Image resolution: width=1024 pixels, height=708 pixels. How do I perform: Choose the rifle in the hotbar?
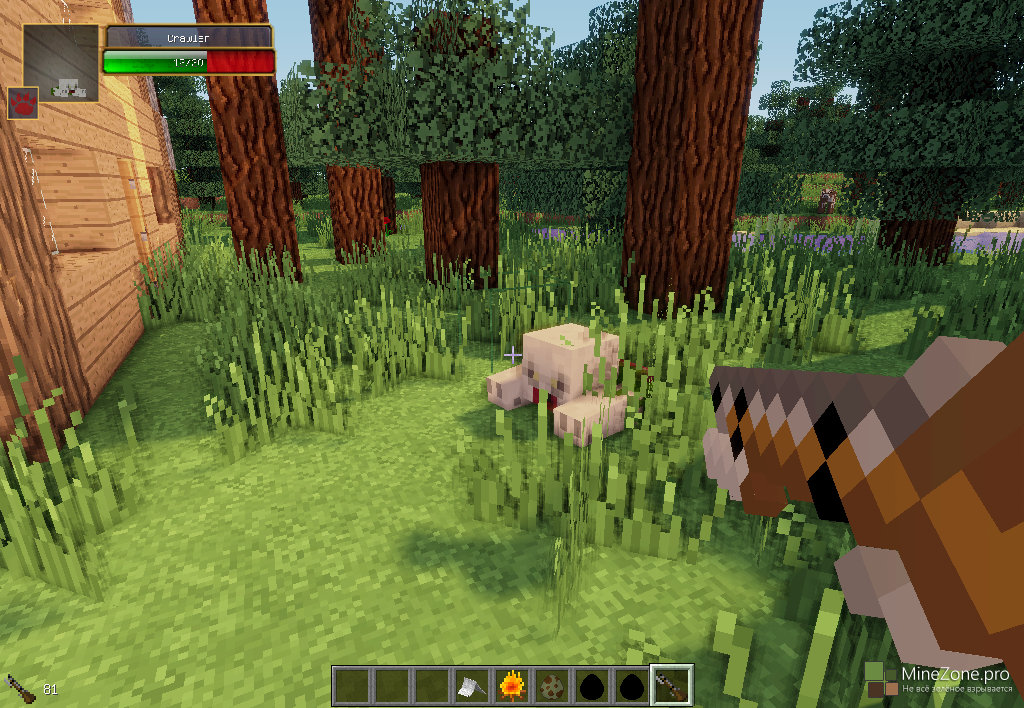pyautogui.click(x=671, y=686)
